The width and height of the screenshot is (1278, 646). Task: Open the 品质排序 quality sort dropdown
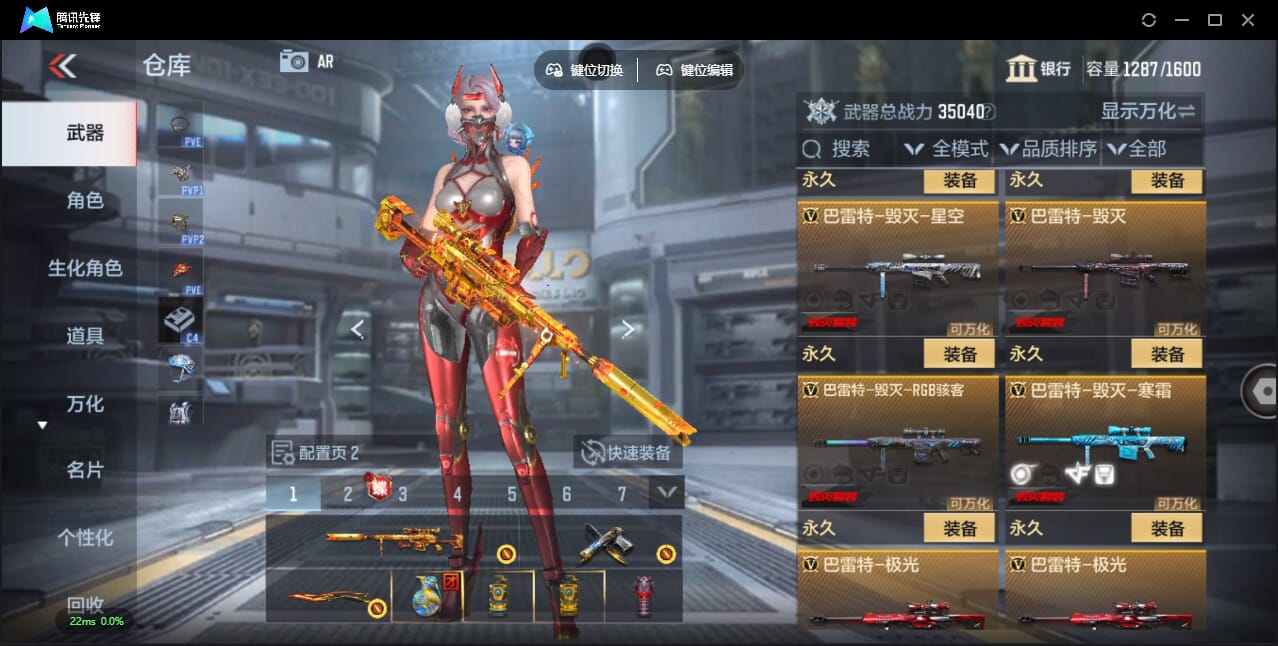1048,149
